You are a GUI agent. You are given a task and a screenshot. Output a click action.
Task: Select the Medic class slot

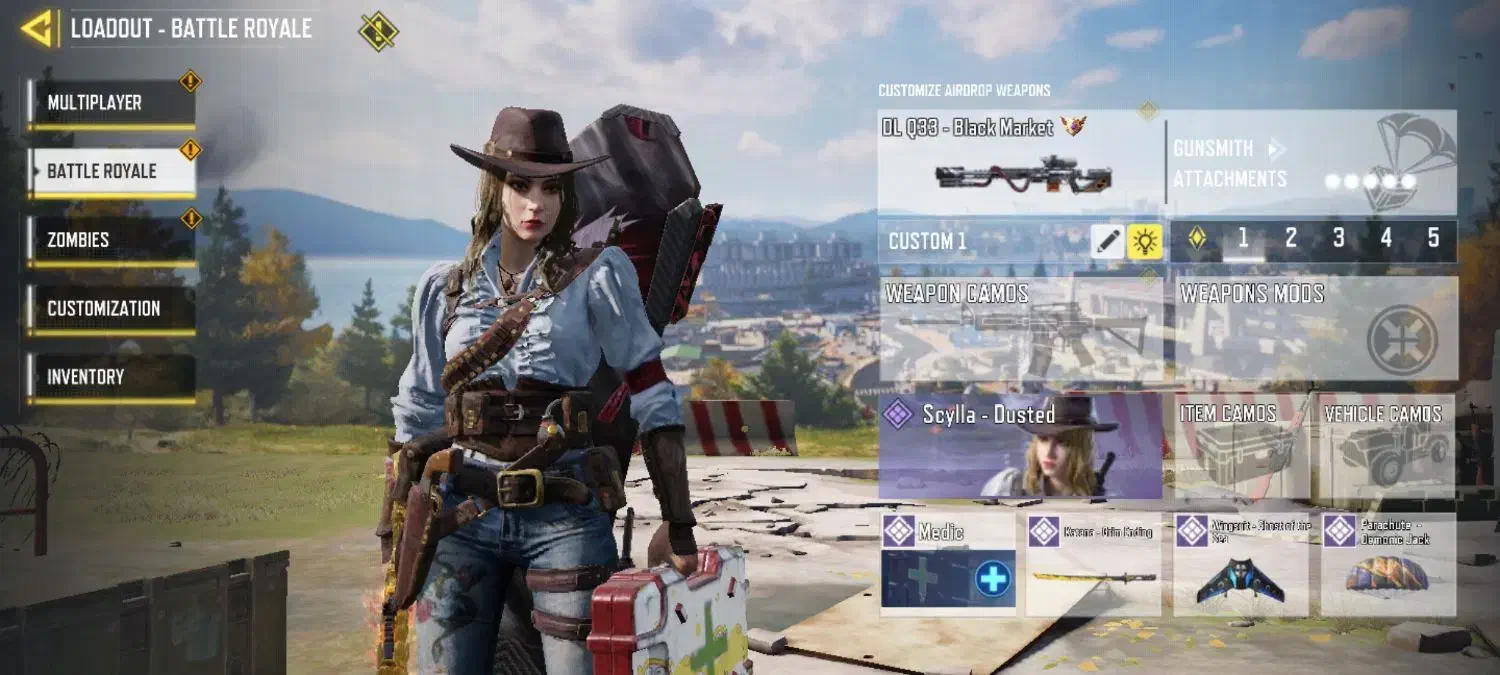[x=948, y=564]
